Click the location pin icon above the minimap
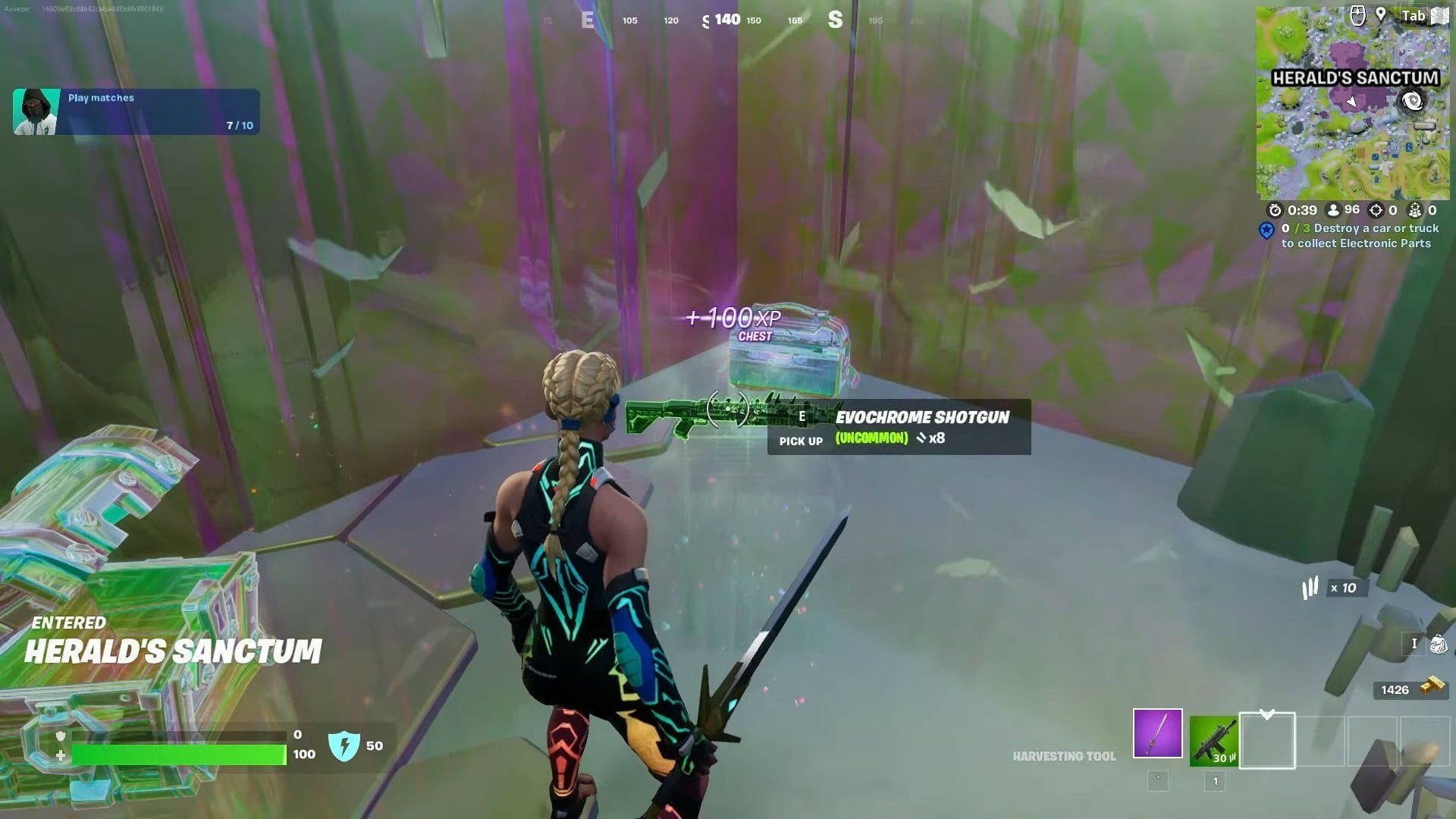The height and width of the screenshot is (819, 1456). (x=1381, y=14)
